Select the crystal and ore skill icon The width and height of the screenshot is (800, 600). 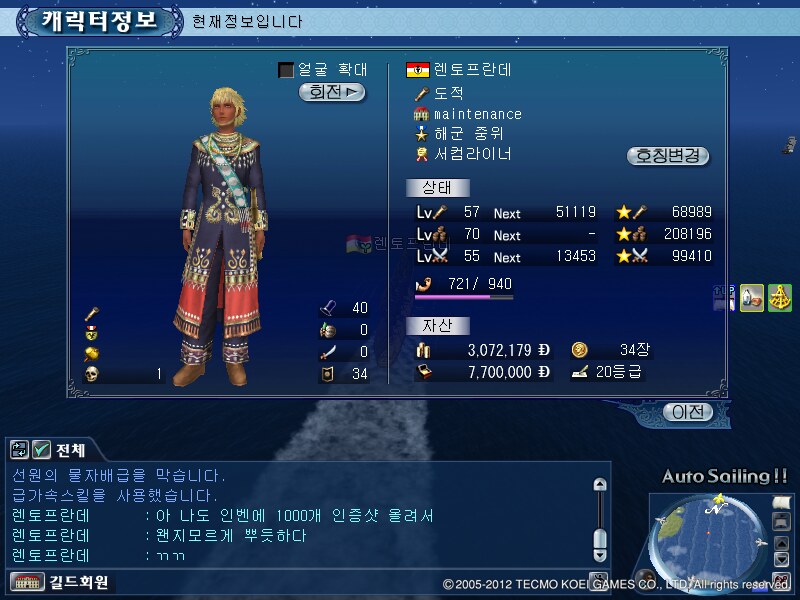point(752,297)
